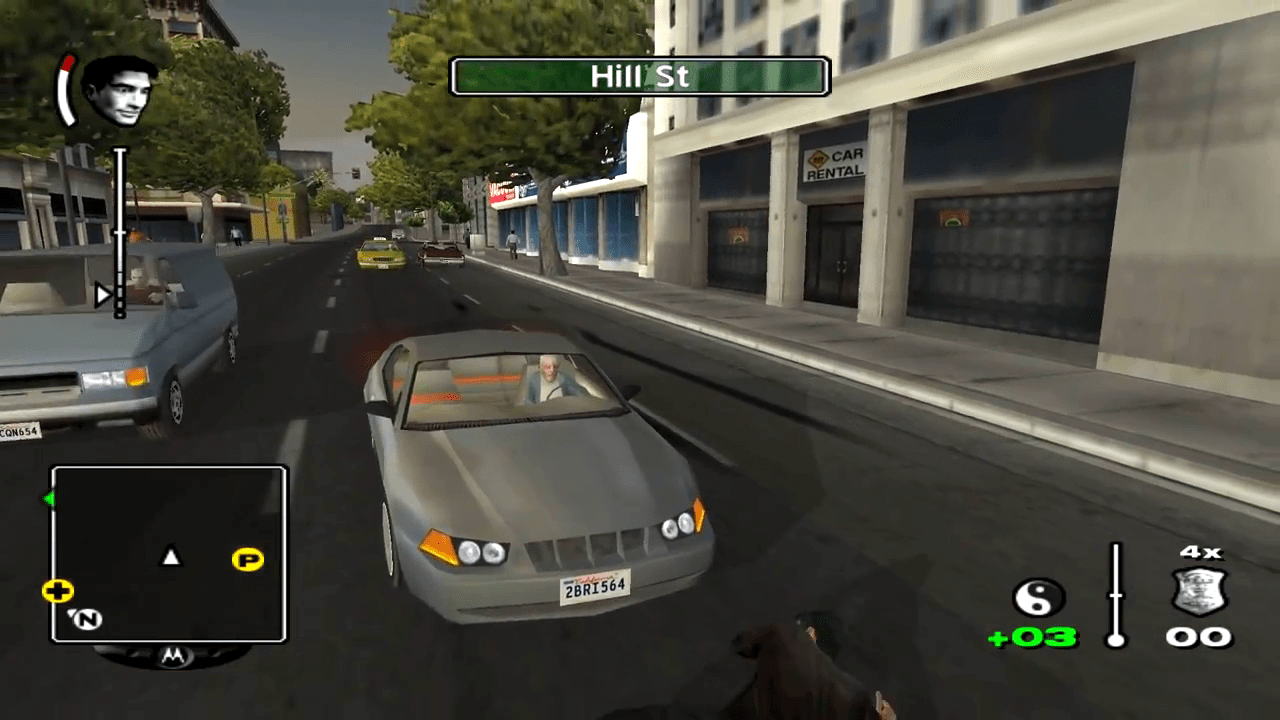Open the minimap panel
This screenshot has height=720, width=1280.
point(169,553)
